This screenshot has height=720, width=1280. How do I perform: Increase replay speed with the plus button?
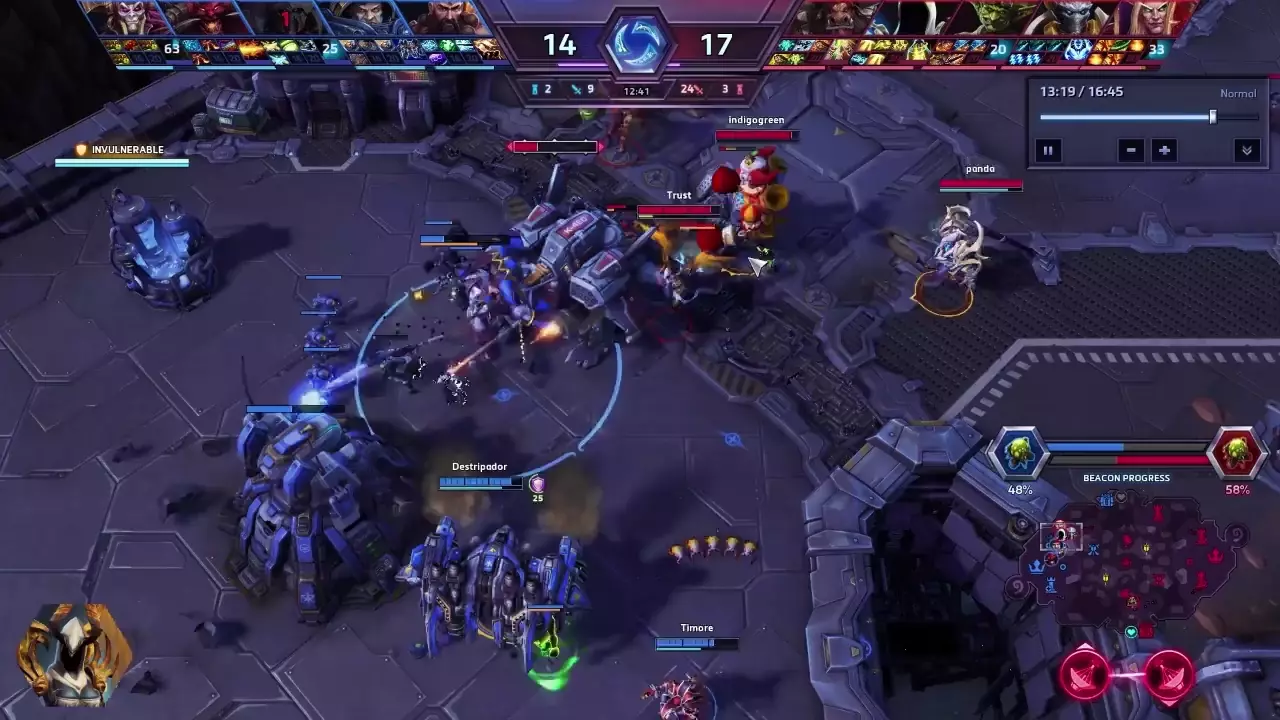coord(1164,150)
